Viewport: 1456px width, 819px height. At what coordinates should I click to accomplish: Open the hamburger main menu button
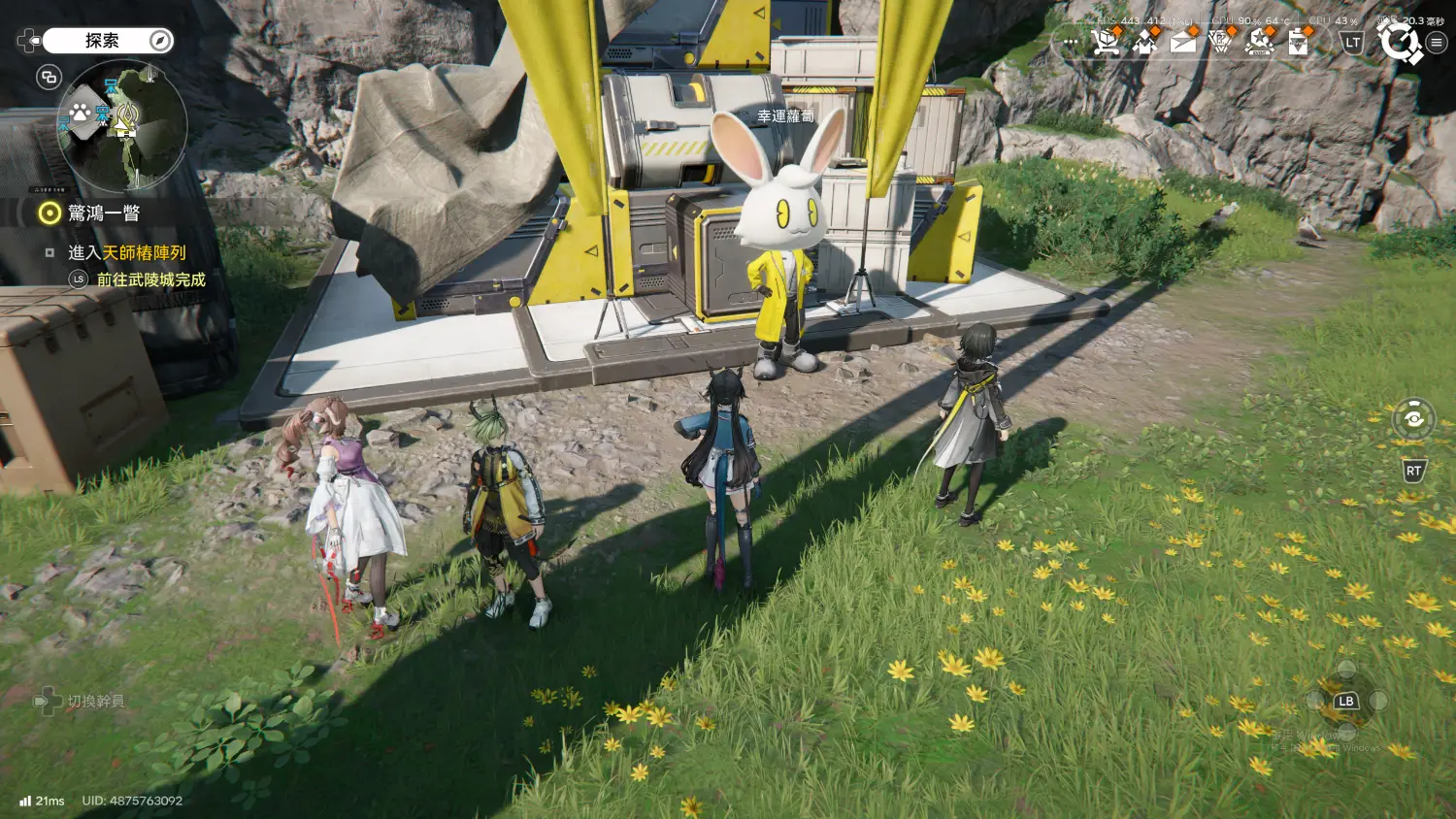click(1437, 43)
